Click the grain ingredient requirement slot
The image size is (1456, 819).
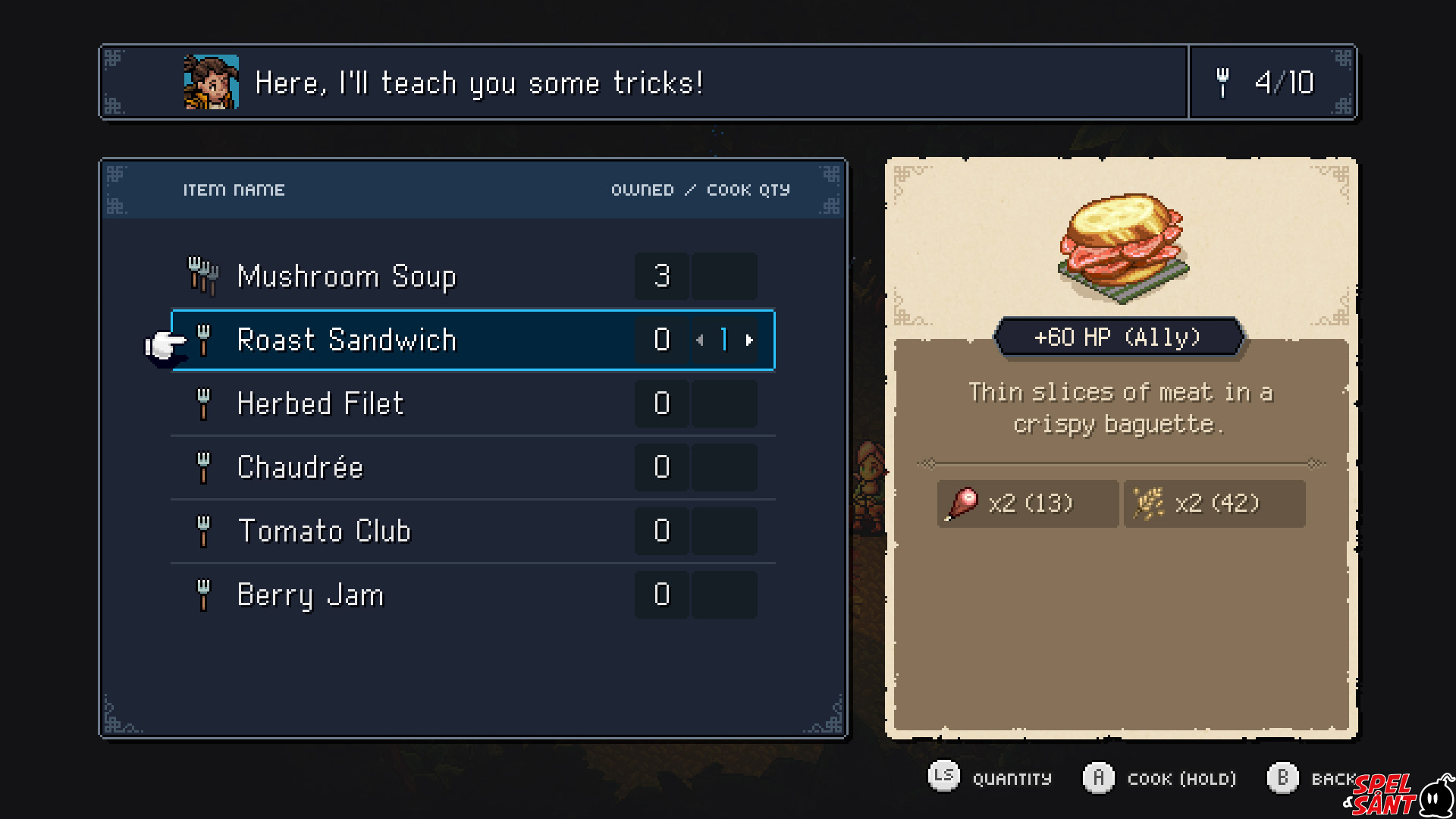pyautogui.click(x=1213, y=504)
